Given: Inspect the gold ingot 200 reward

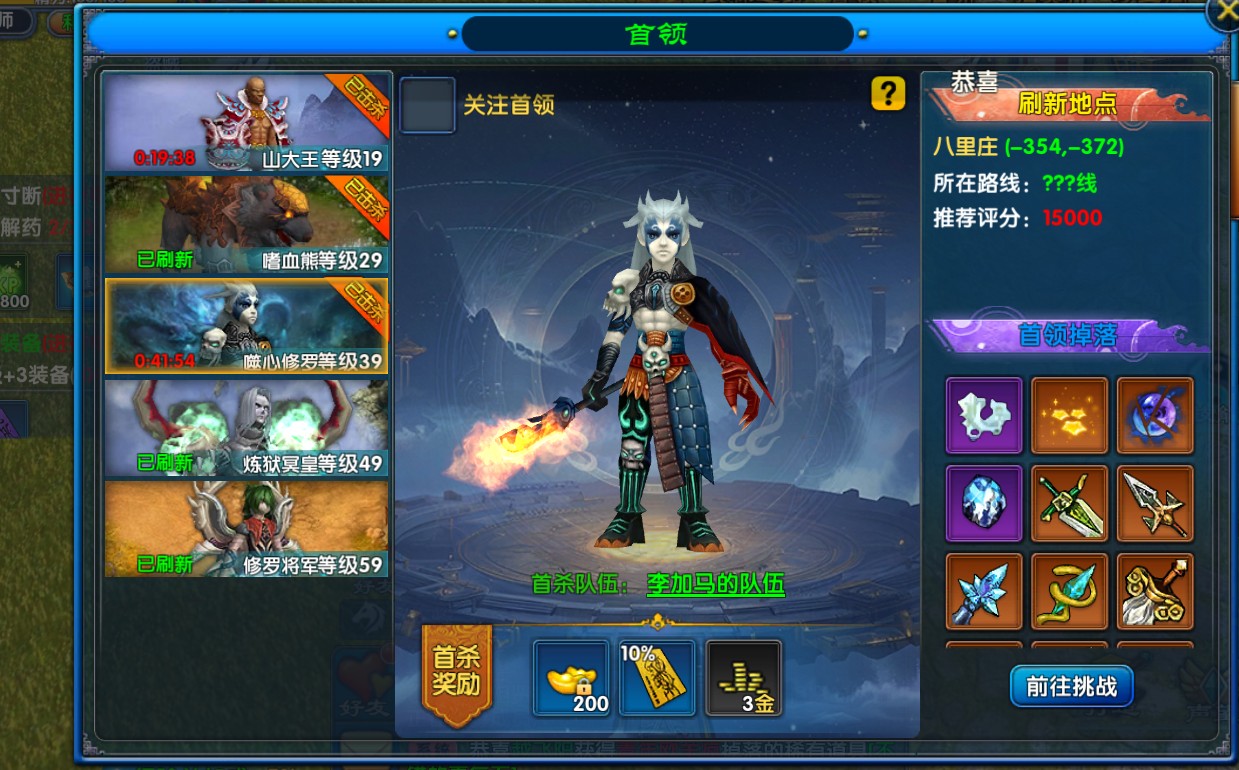Looking at the screenshot, I should (571, 679).
